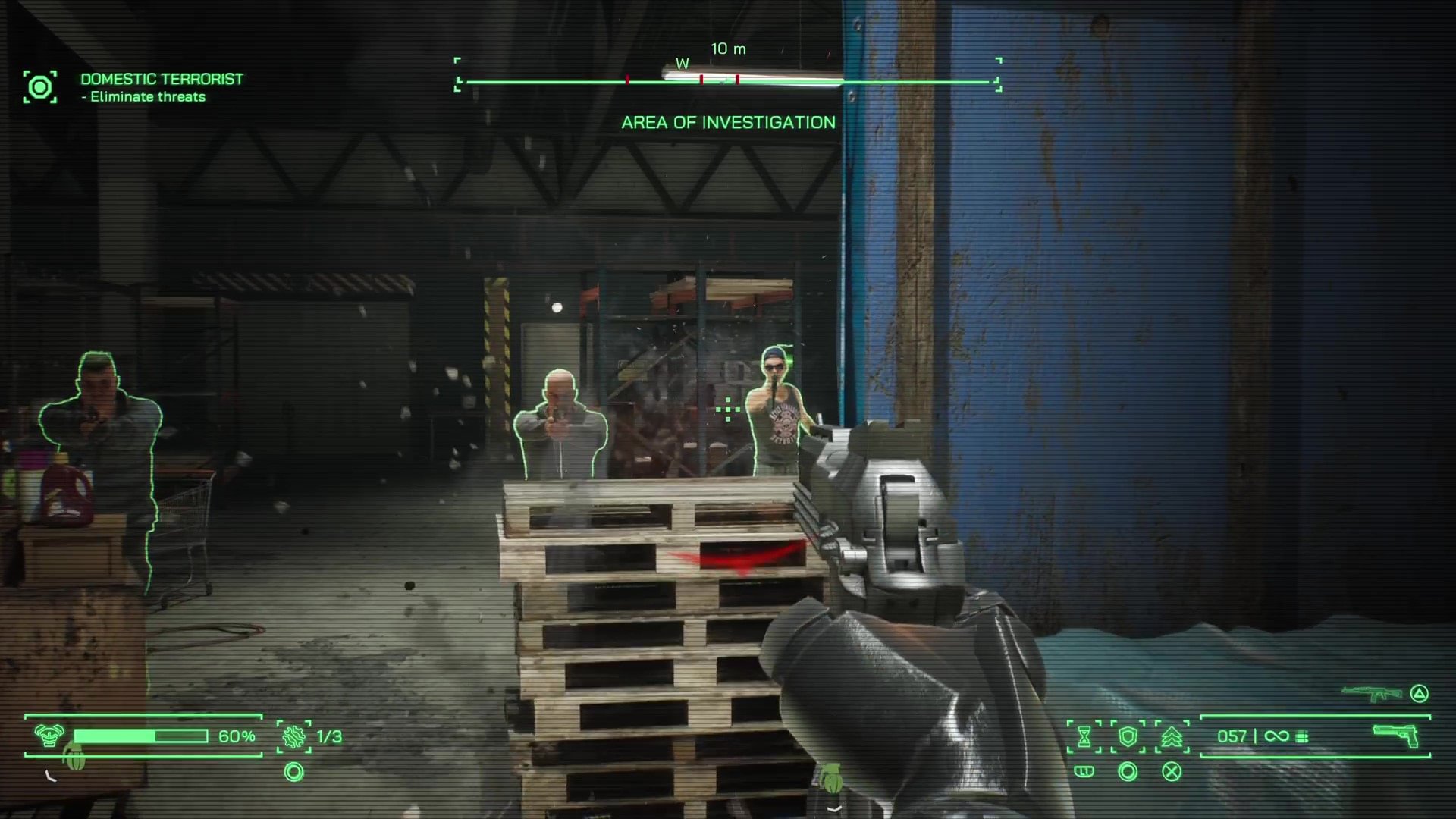The height and width of the screenshot is (819, 1456).
Task: Activate the hourglass slow-motion ability
Action: click(x=1084, y=736)
